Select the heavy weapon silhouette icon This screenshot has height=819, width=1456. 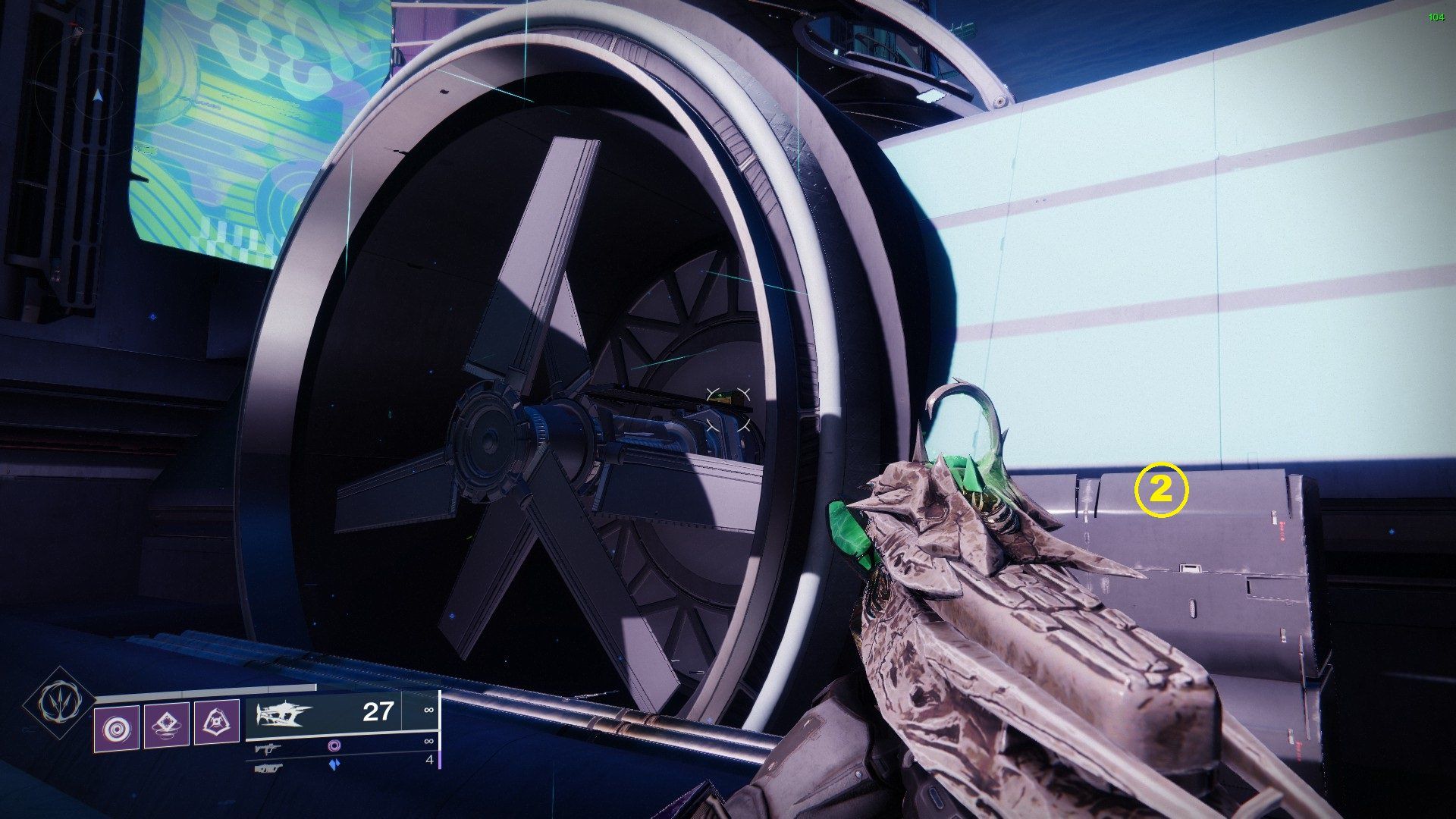(286, 713)
